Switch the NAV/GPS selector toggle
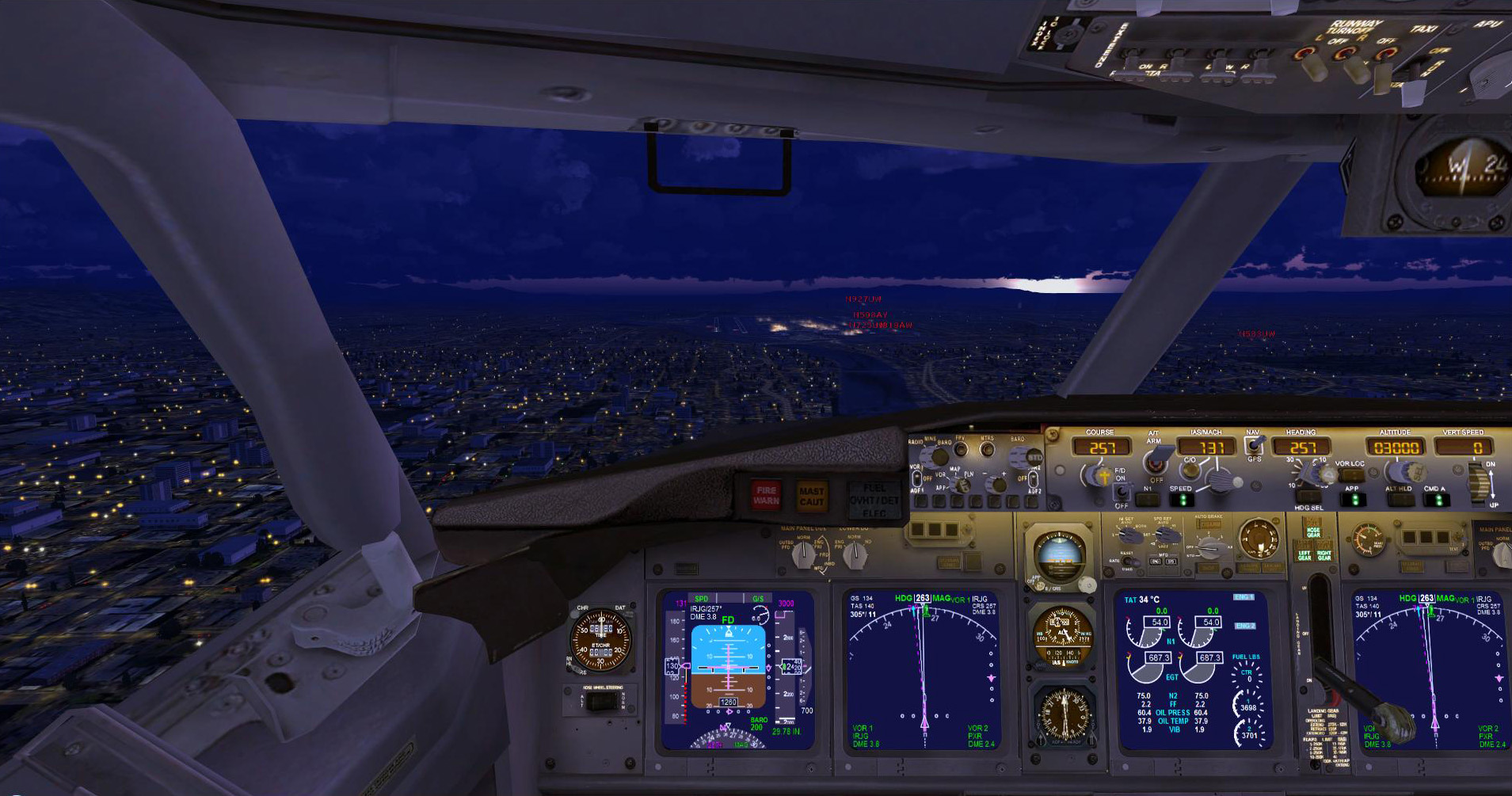This screenshot has height=796, width=1512. coord(1253,444)
